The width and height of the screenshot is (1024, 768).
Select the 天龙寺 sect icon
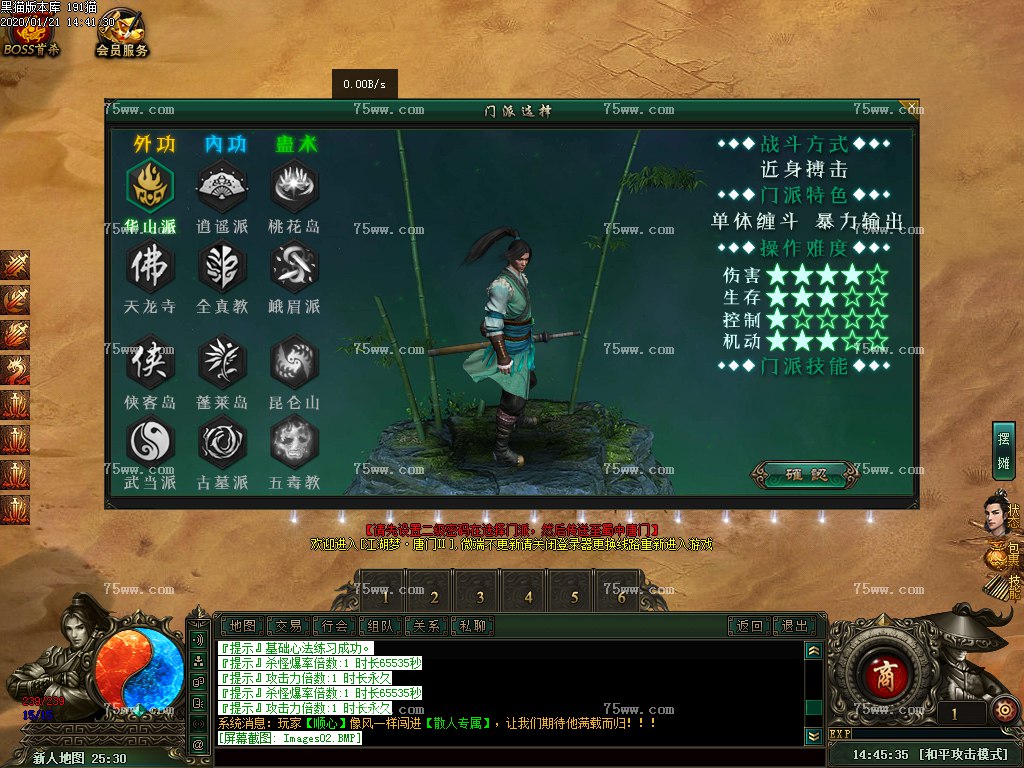[x=150, y=266]
